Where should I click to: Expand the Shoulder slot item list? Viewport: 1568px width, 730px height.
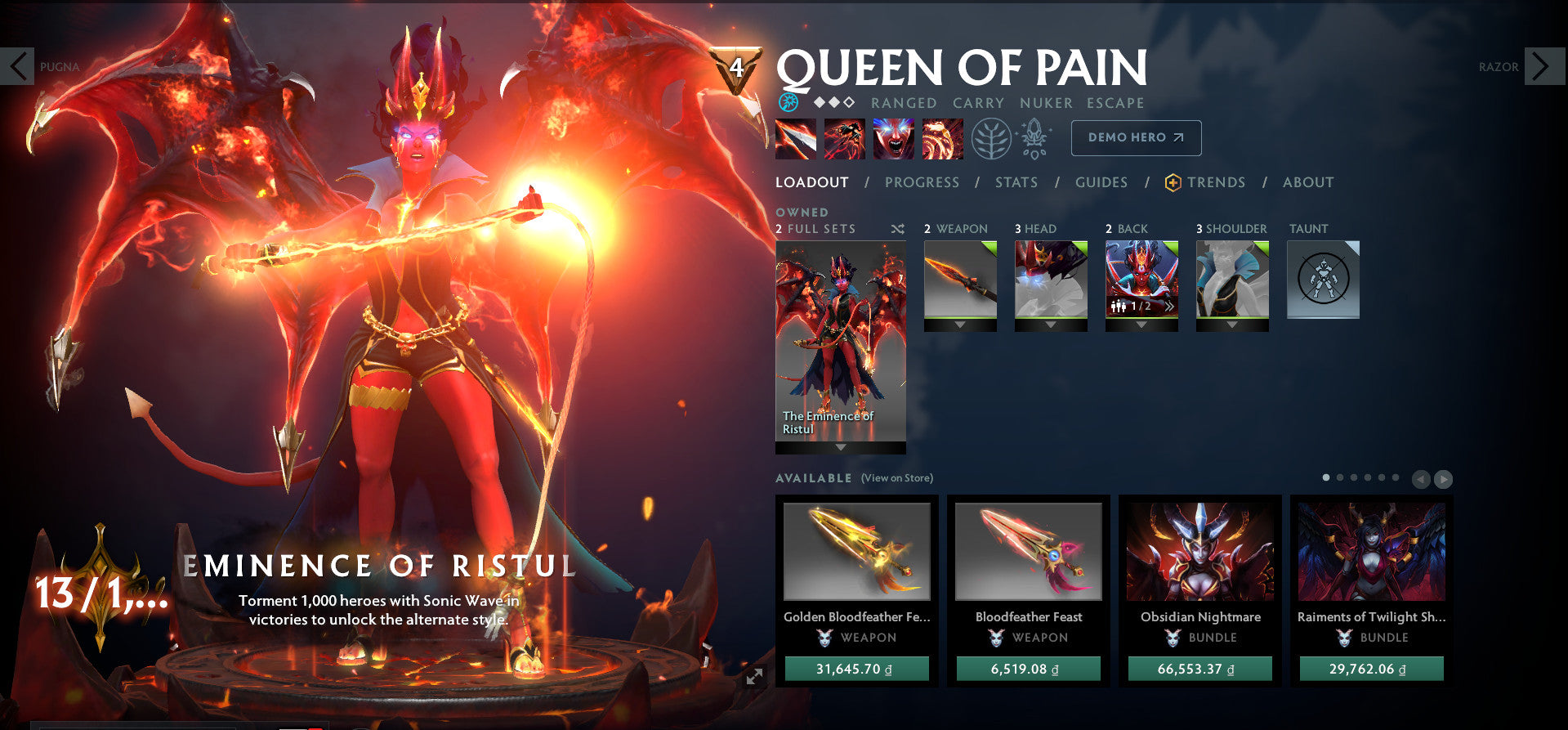(1232, 325)
